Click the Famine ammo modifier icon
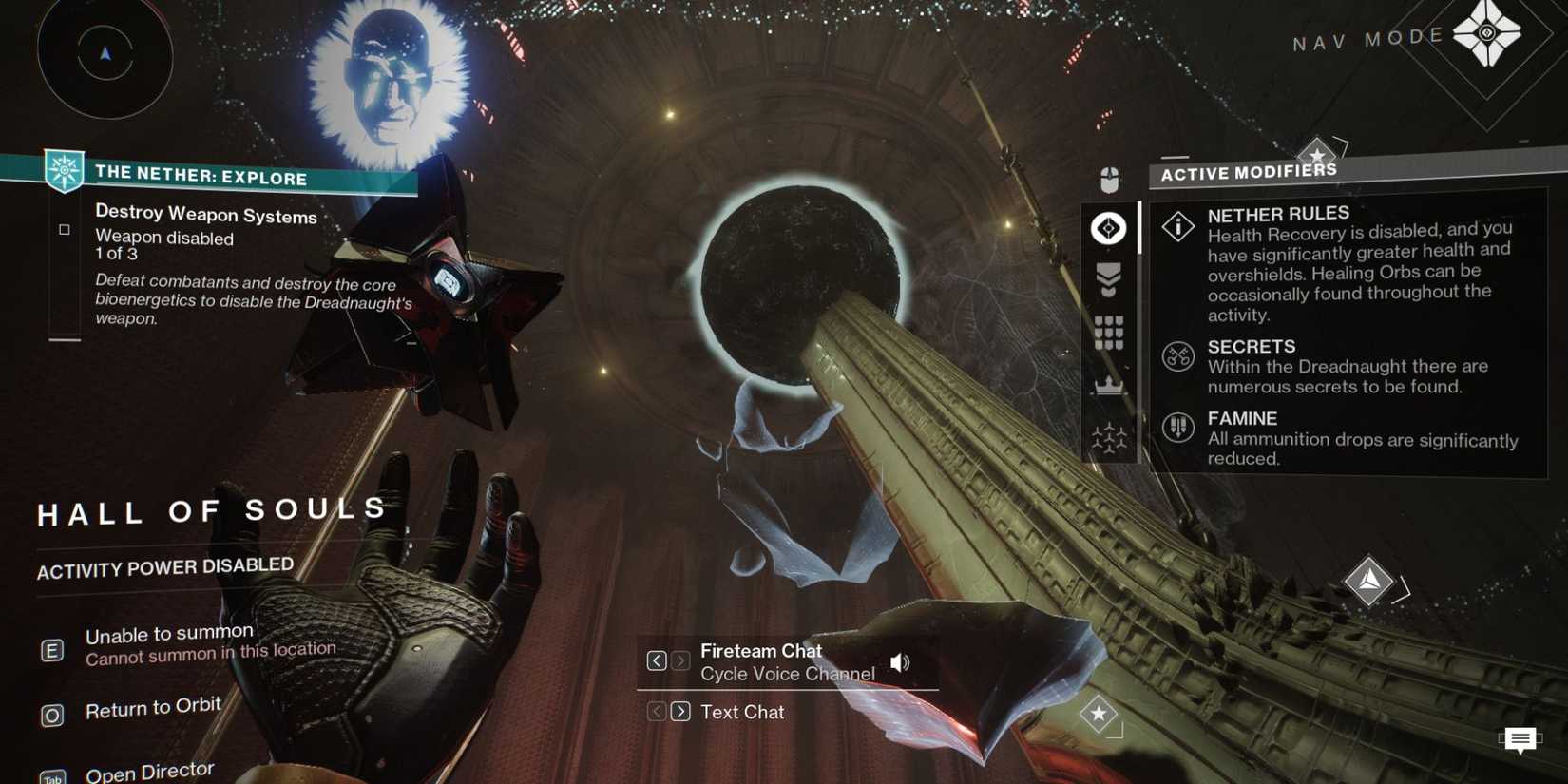The height and width of the screenshot is (784, 1568). [1176, 429]
